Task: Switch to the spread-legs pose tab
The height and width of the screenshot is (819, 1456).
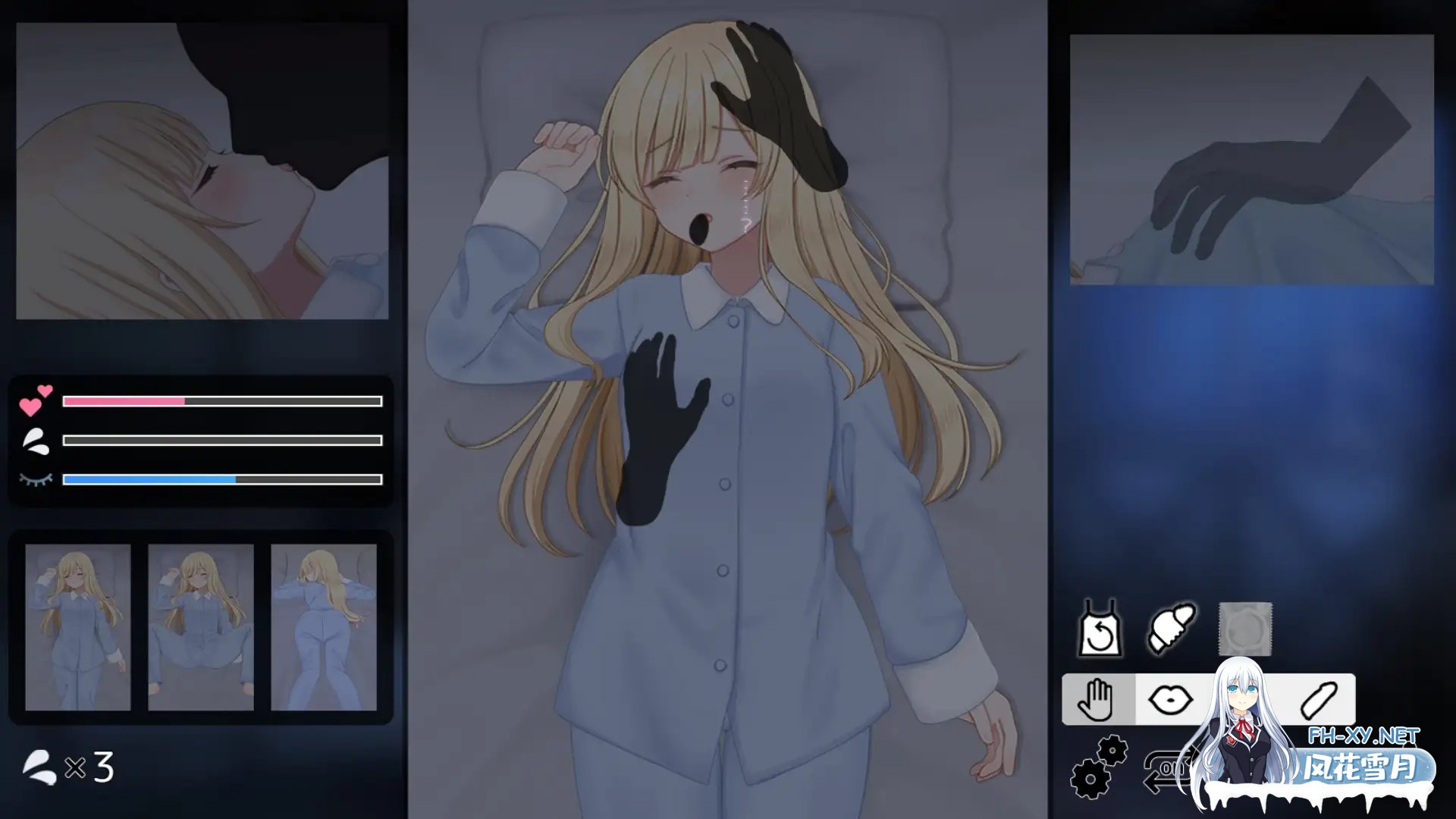Action: pos(201,629)
